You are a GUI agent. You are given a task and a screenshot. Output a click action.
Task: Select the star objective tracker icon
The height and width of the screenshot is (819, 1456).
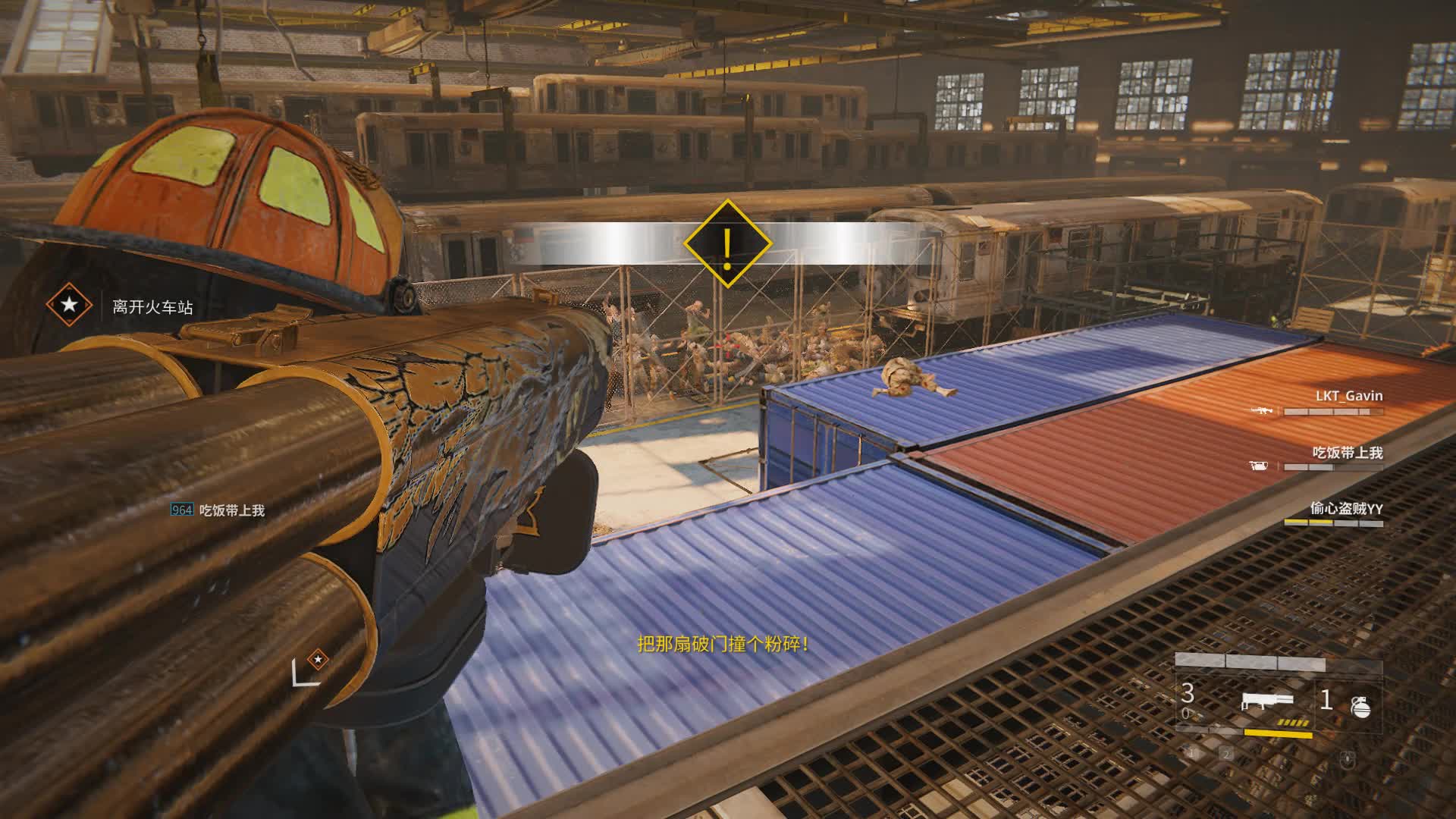pos(69,305)
